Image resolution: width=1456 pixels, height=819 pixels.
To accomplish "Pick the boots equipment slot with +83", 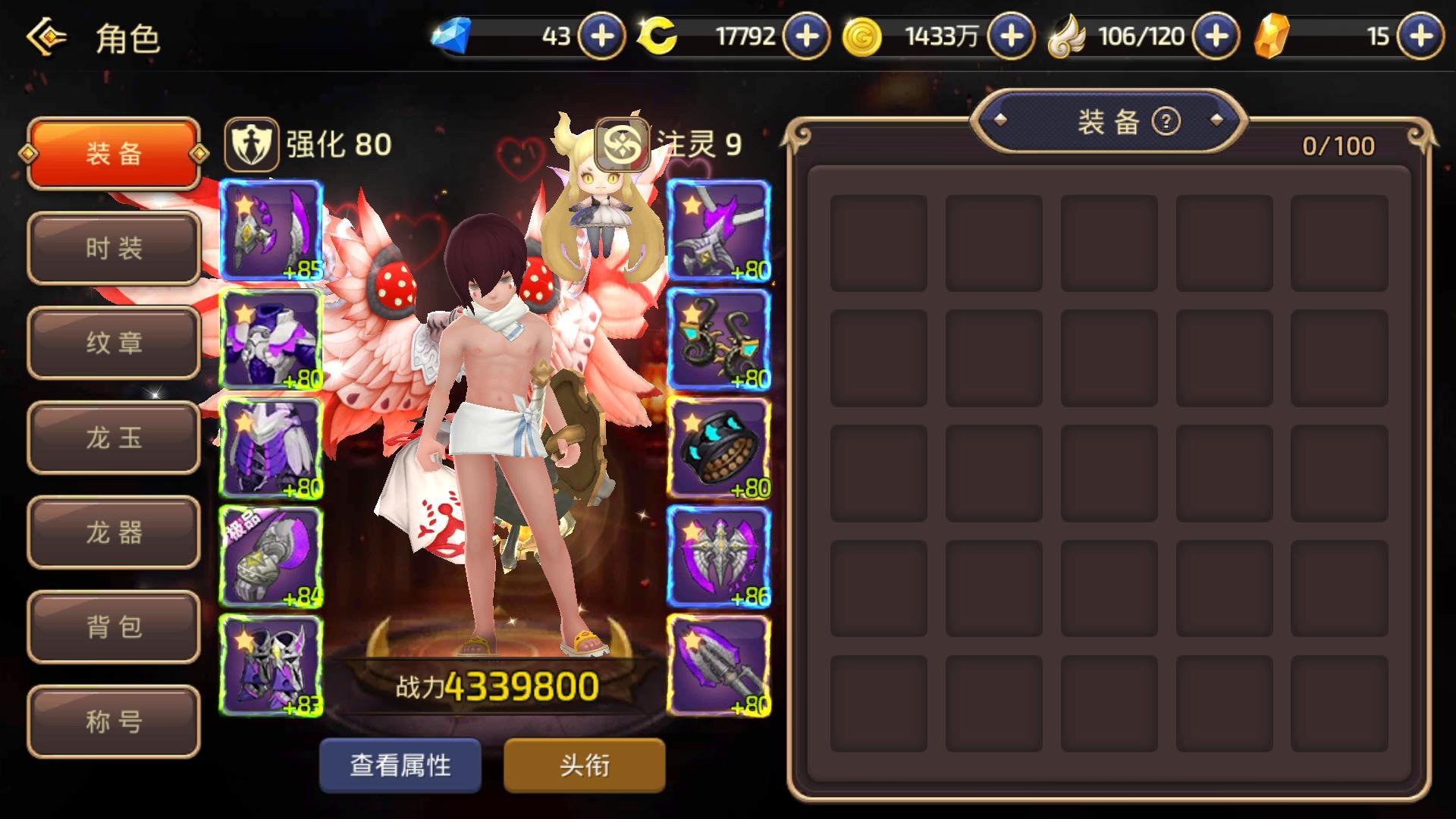I will (x=271, y=665).
